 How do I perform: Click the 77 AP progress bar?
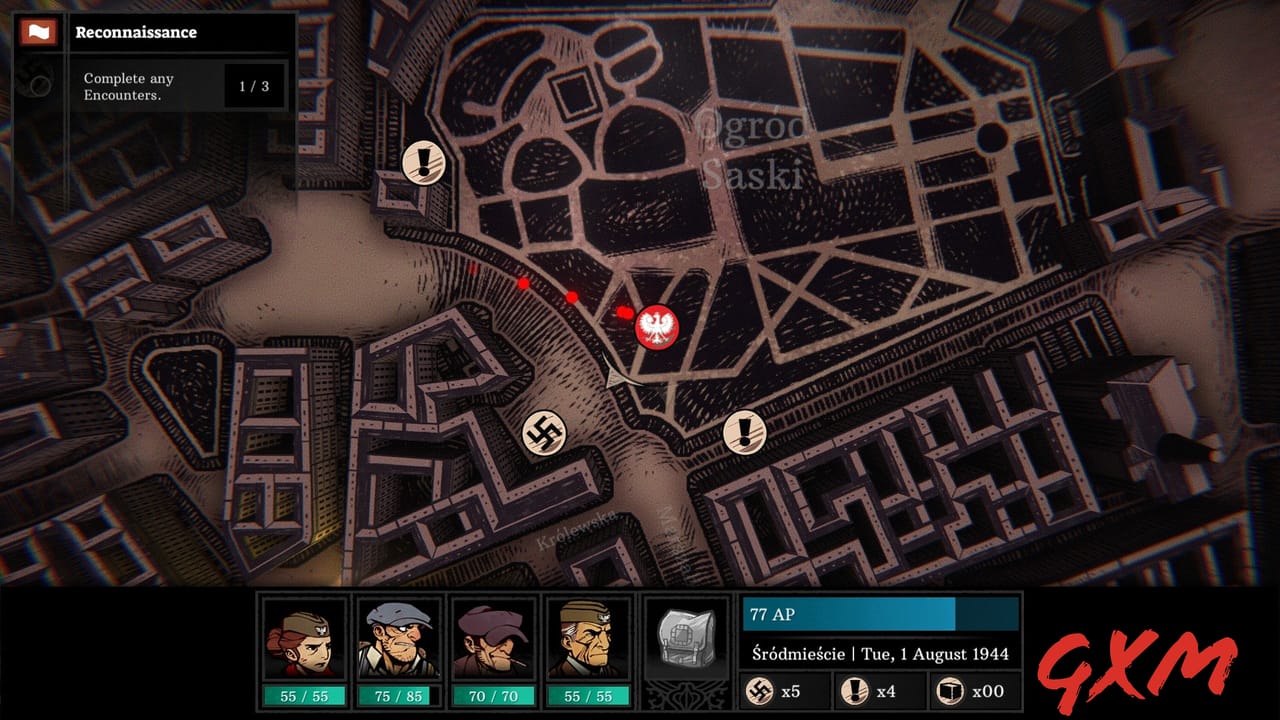878,614
